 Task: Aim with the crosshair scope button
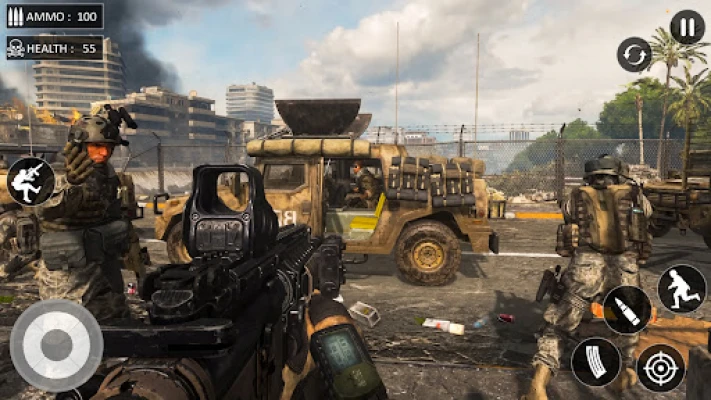tap(660, 367)
